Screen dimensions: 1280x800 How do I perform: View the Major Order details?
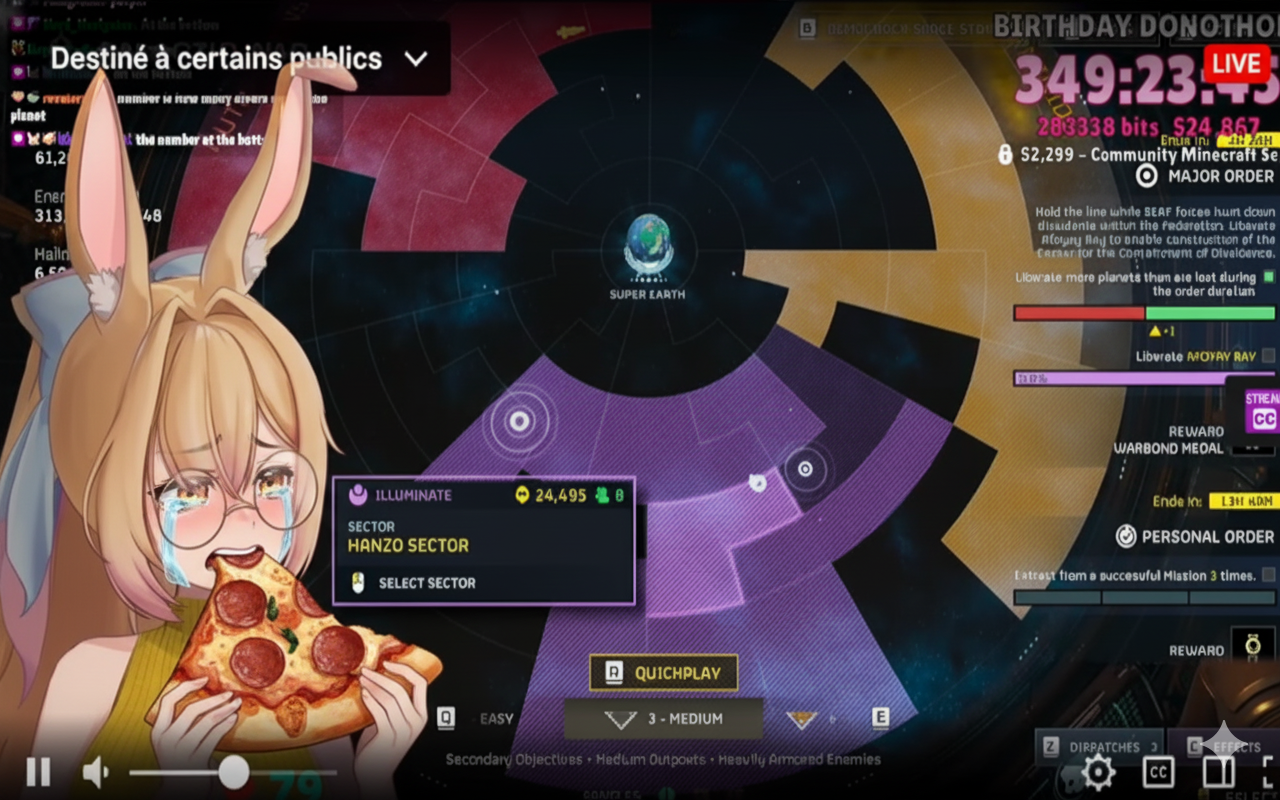pos(1207,176)
